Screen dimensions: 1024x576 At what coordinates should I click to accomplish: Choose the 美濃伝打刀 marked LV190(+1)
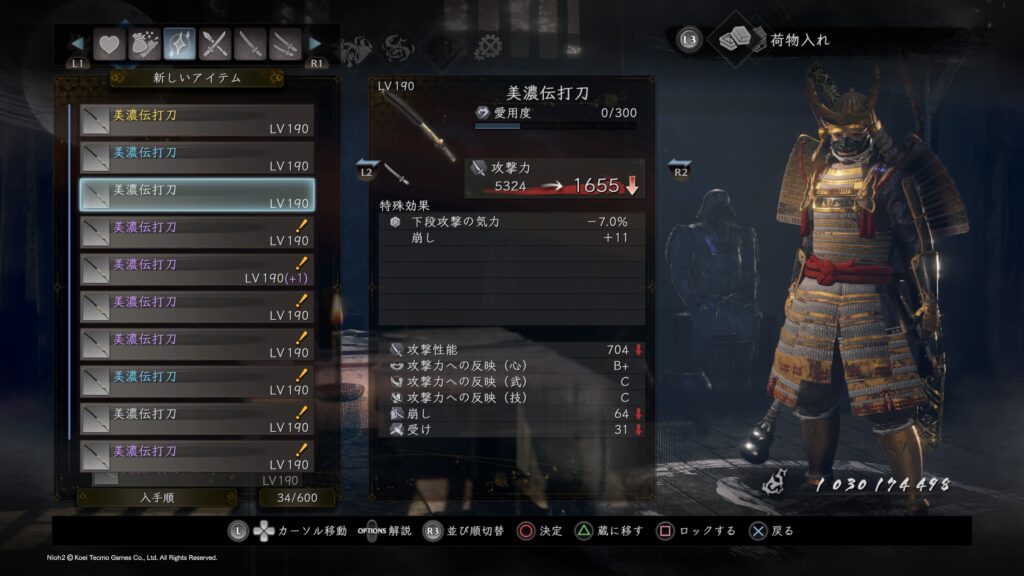pyautogui.click(x=197, y=270)
